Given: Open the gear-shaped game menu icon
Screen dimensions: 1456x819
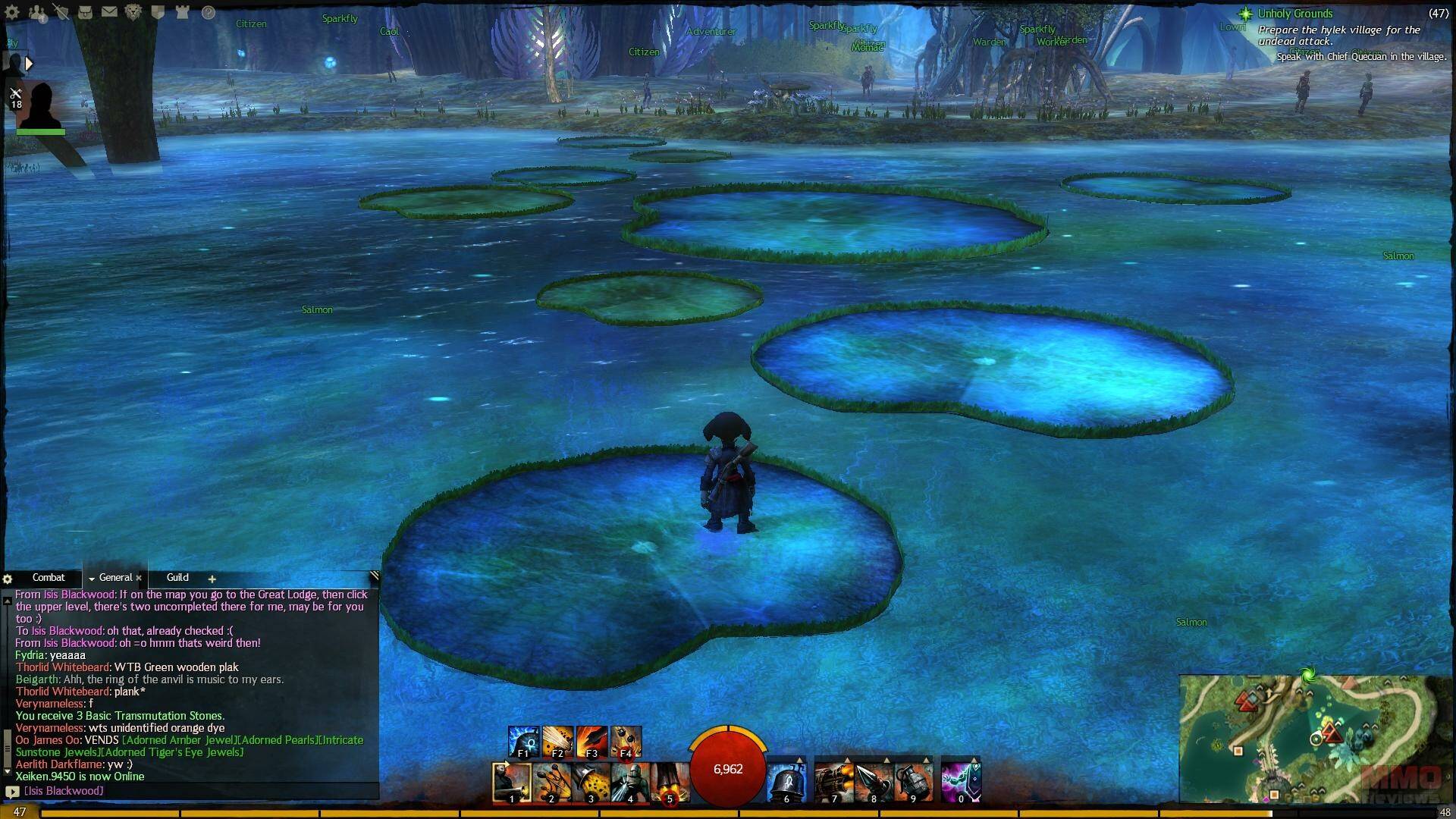Looking at the screenshot, I should (x=12, y=12).
